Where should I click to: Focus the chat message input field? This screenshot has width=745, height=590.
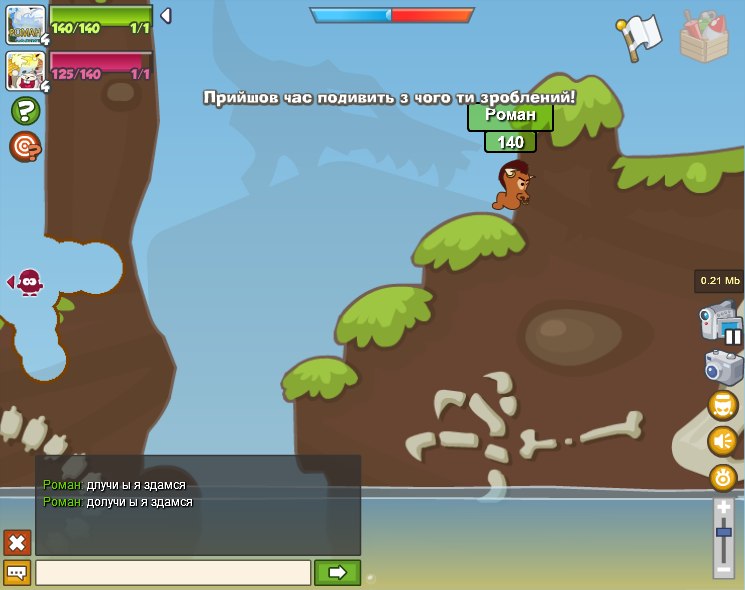pyautogui.click(x=173, y=573)
